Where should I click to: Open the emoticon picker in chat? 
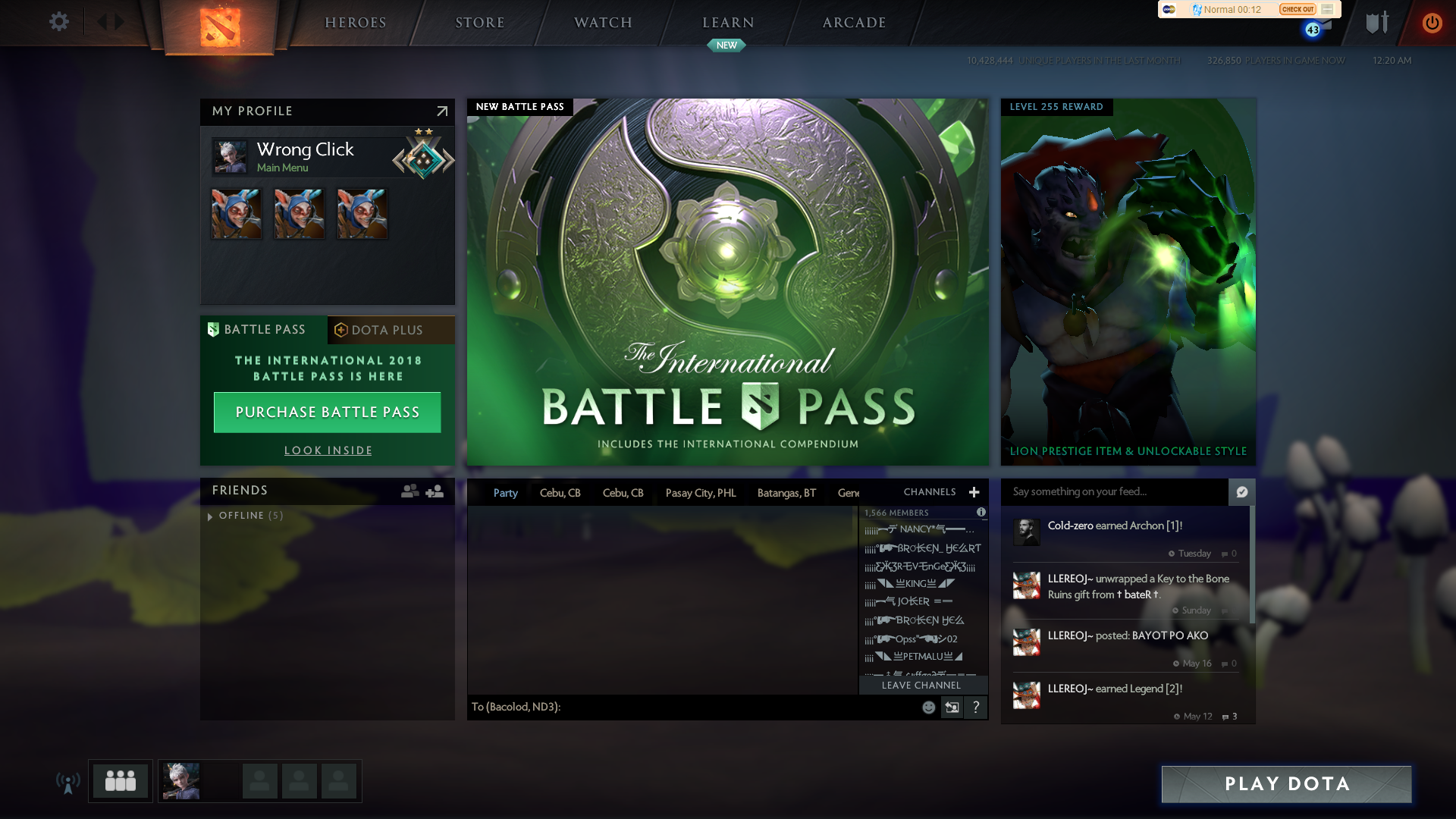click(928, 707)
